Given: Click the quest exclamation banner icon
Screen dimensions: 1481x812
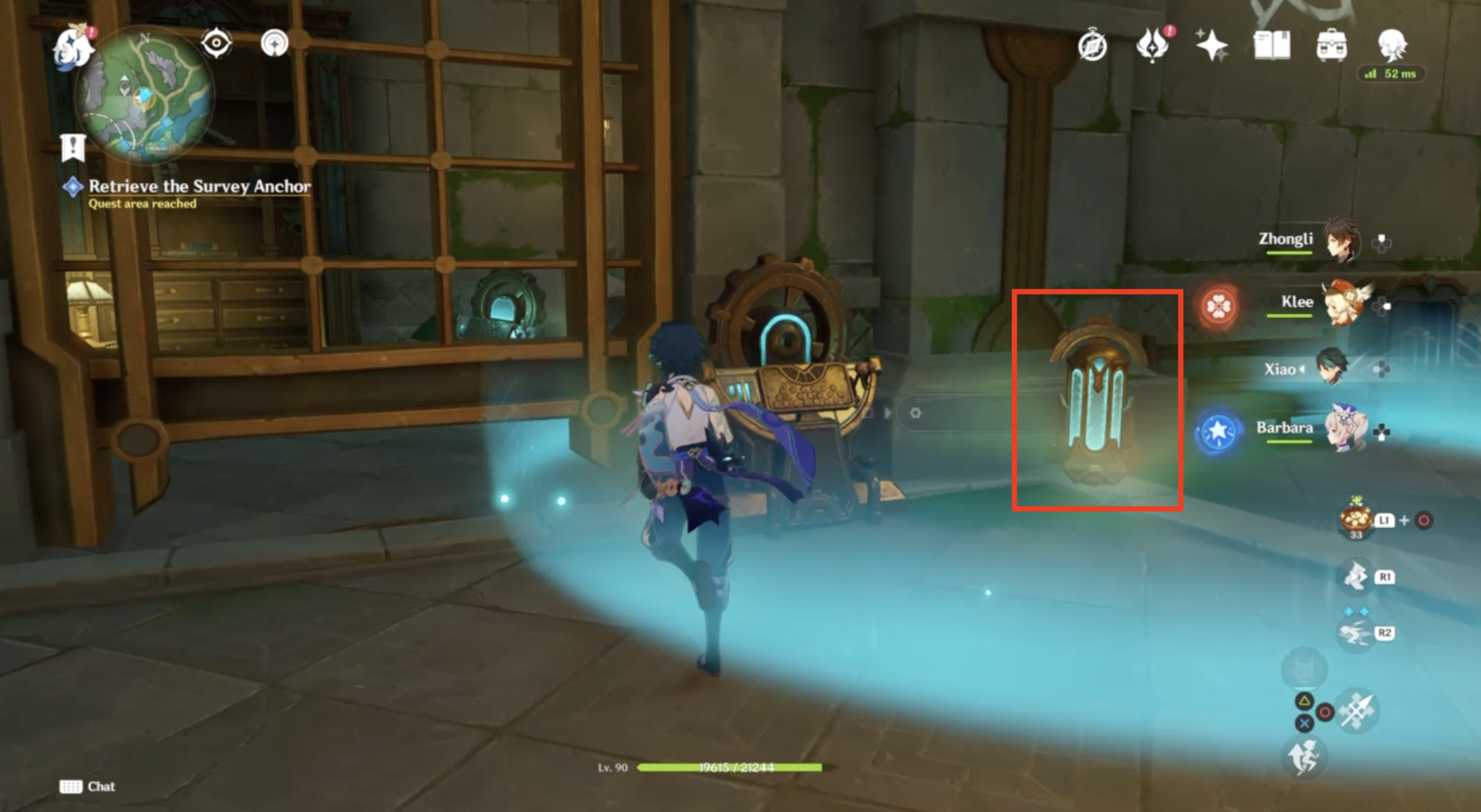Looking at the screenshot, I should pos(72,146).
